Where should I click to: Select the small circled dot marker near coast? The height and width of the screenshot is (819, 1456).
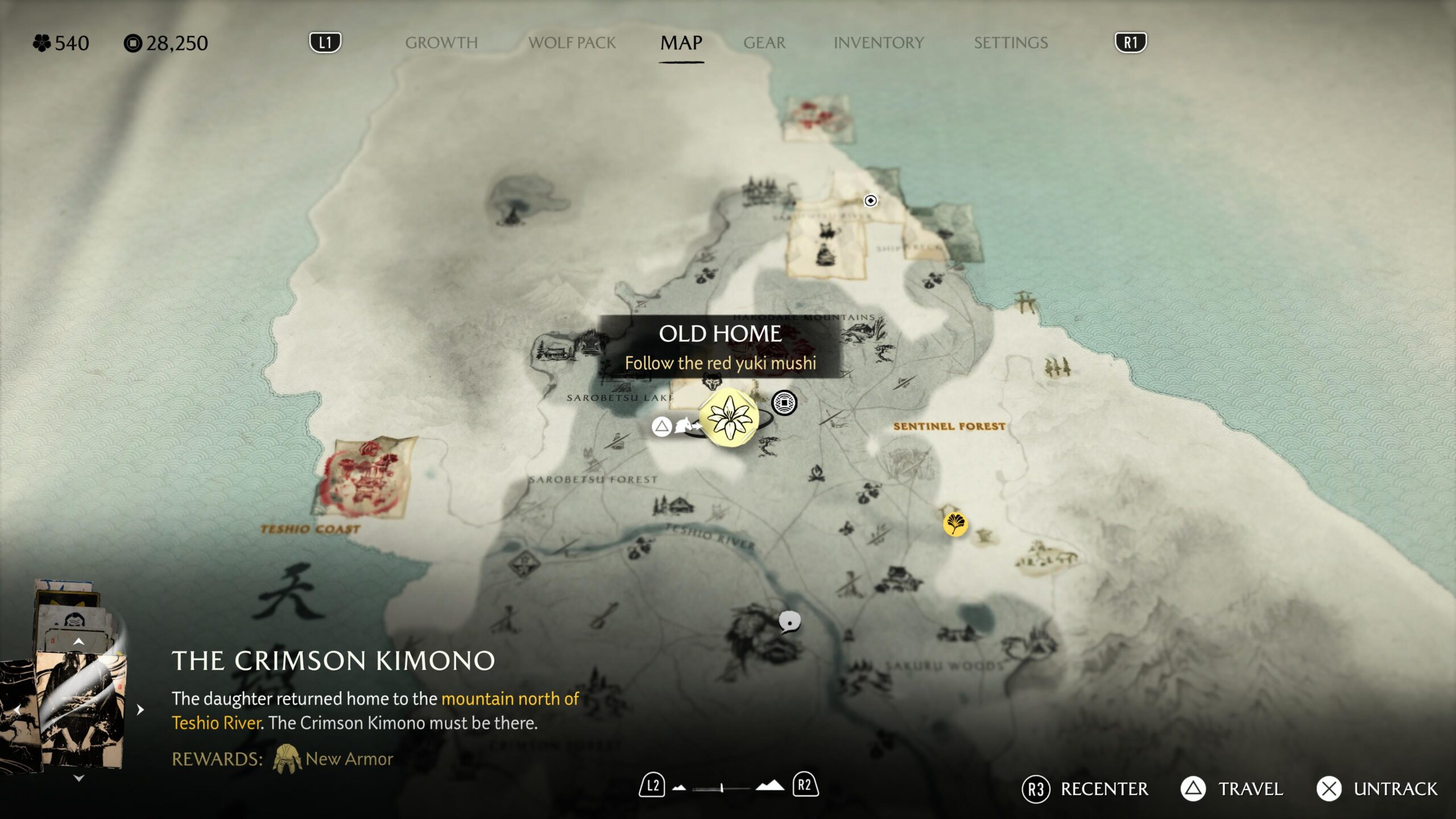pos(870,200)
